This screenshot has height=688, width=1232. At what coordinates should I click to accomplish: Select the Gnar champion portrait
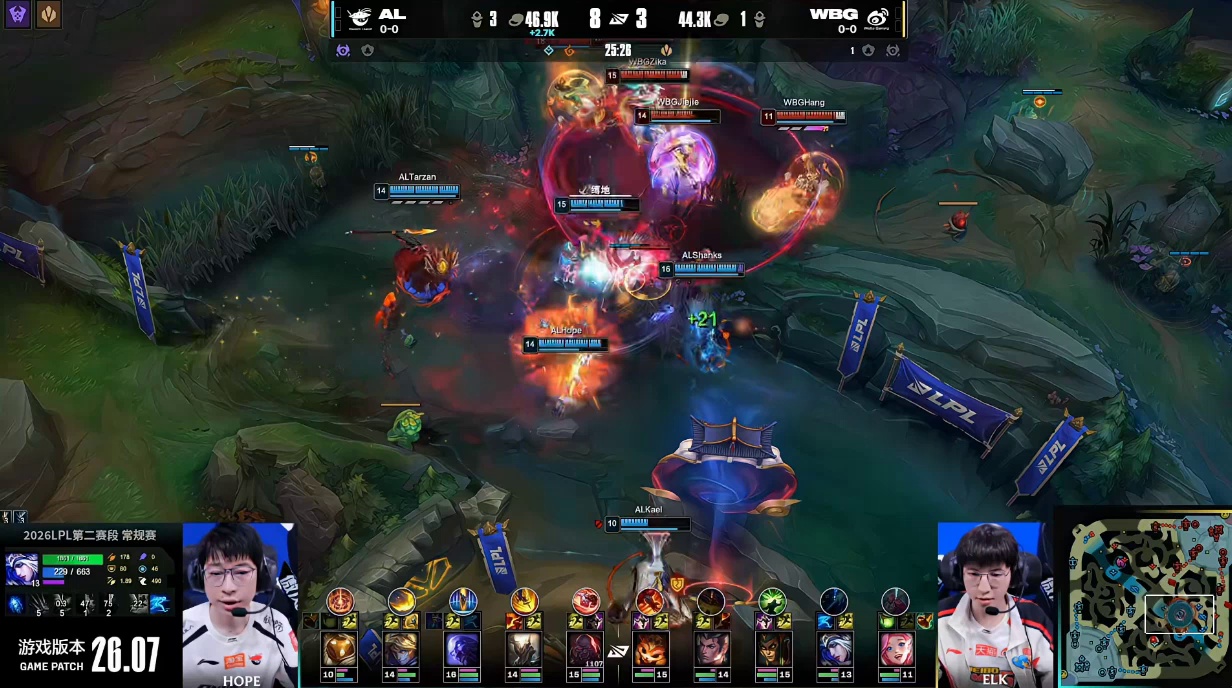(x=651, y=649)
